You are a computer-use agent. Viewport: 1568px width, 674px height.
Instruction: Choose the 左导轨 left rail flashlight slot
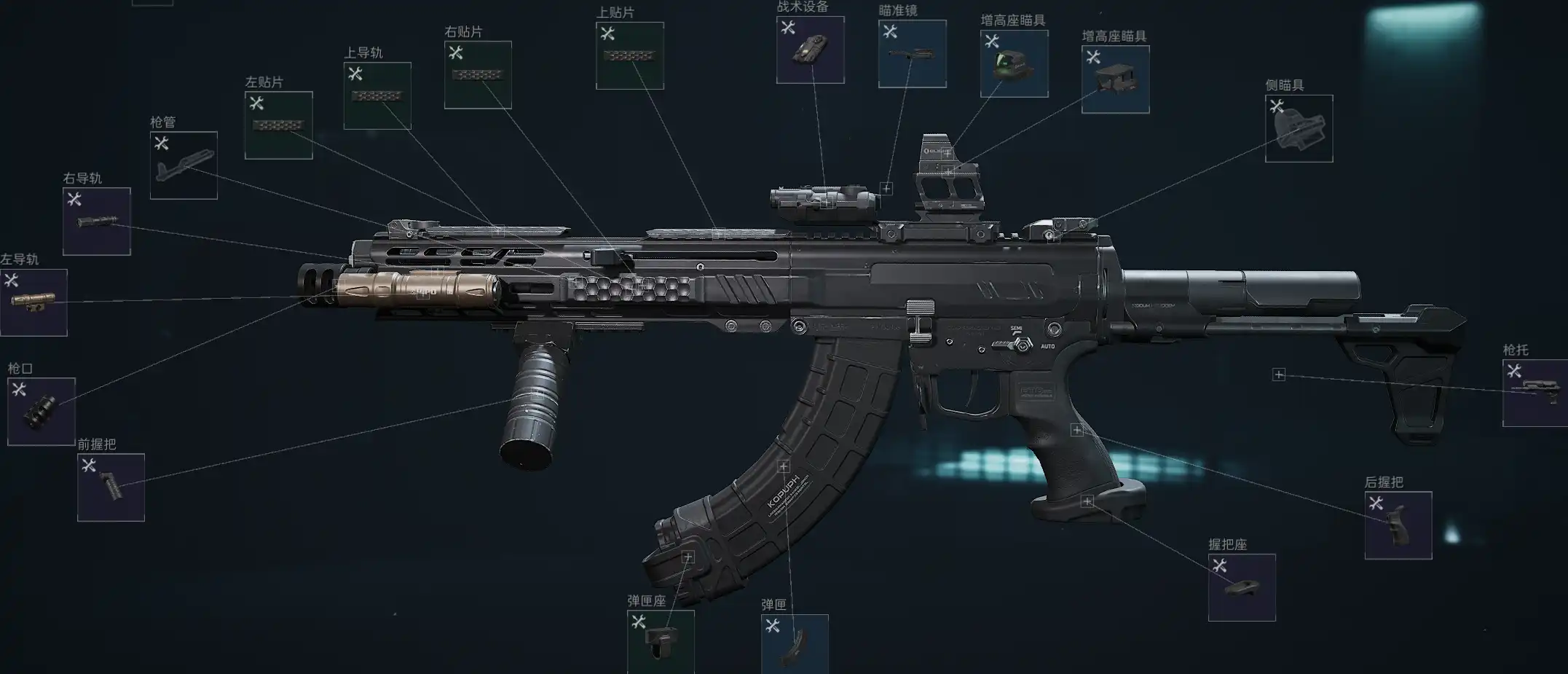[34, 302]
